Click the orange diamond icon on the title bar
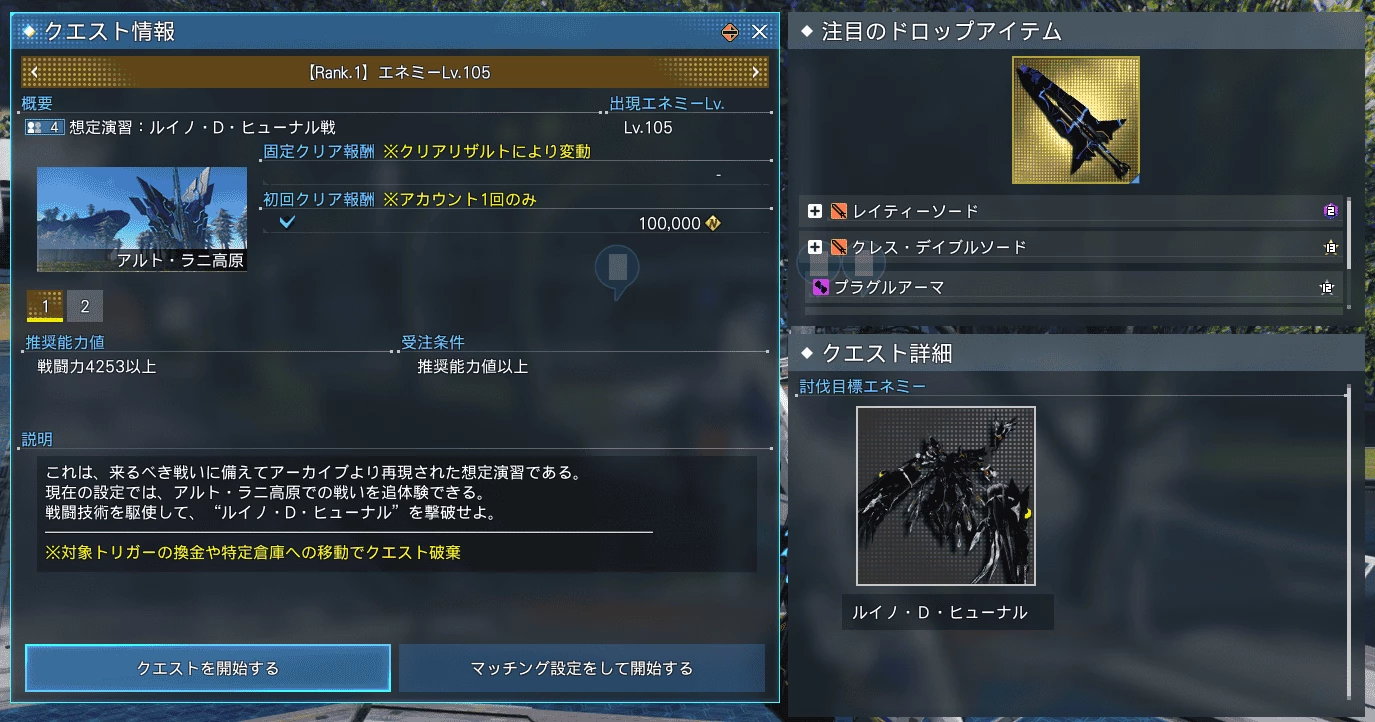Screen dimensions: 1375x722 728,31
